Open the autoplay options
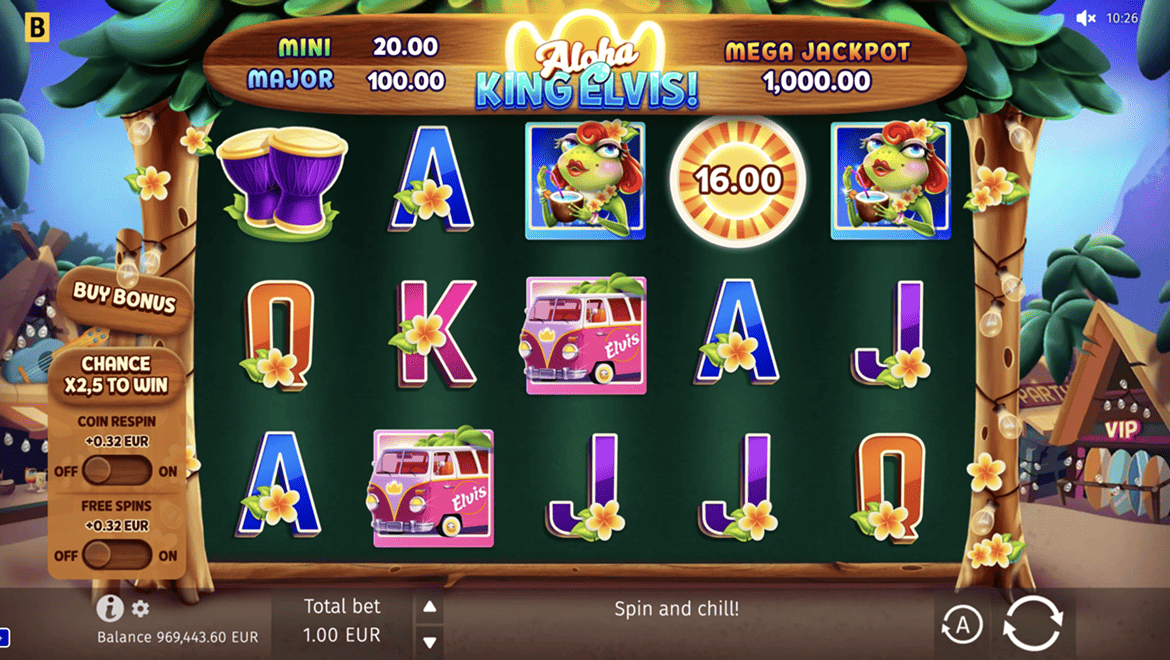The height and width of the screenshot is (660, 1170). (x=962, y=625)
